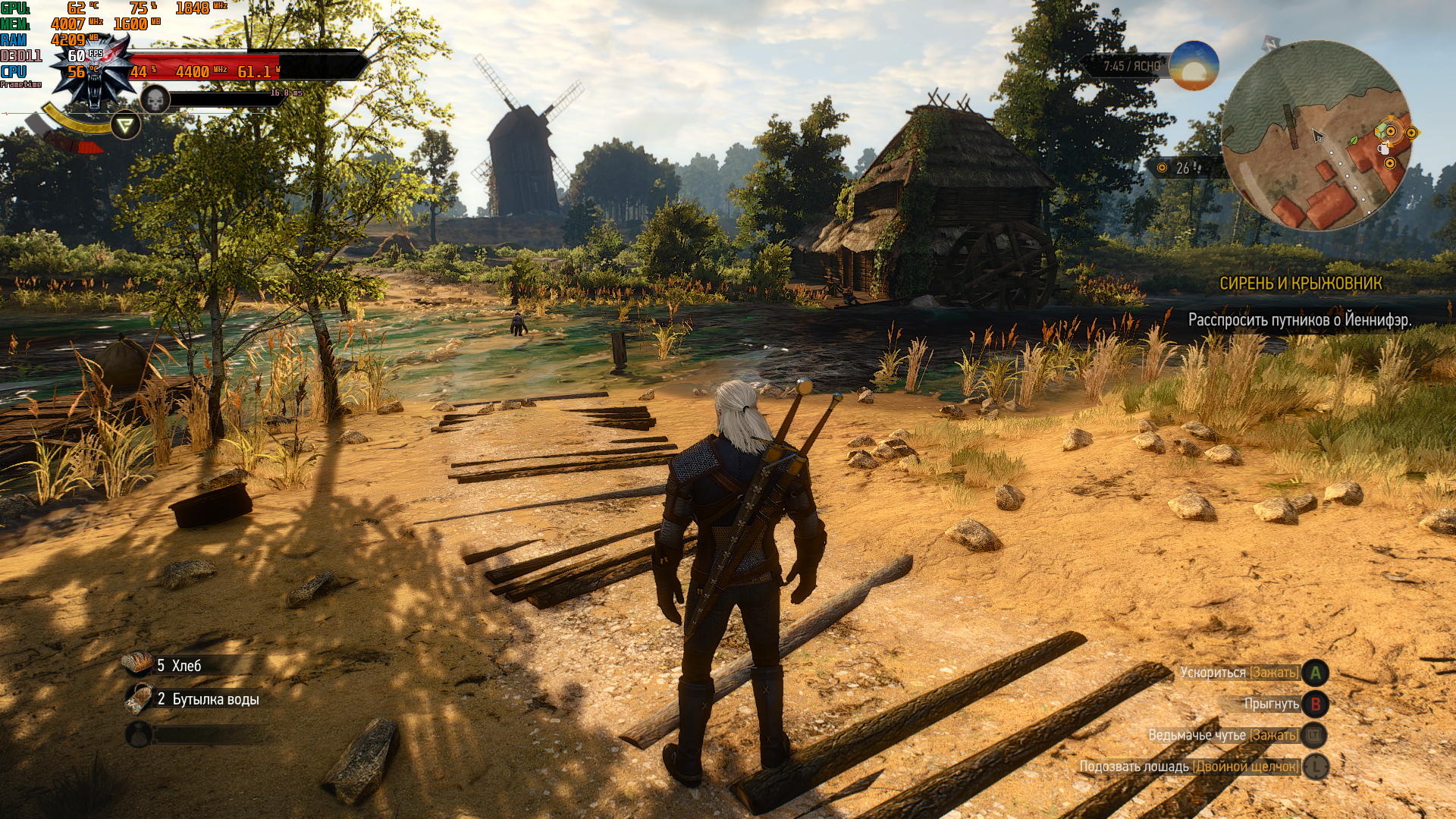1456x819 pixels.
Task: Open the Сирень и крыжовник quest tracker
Action: (x=1300, y=284)
